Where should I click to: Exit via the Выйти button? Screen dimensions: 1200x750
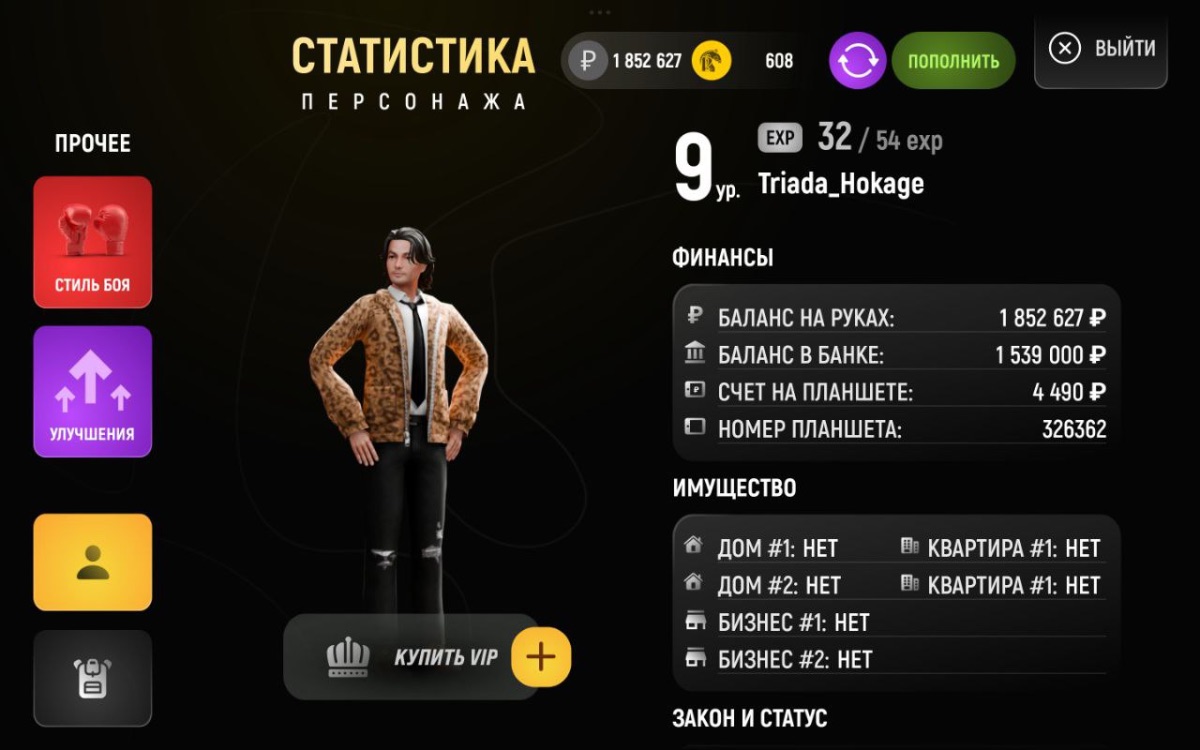[x=1101, y=49]
